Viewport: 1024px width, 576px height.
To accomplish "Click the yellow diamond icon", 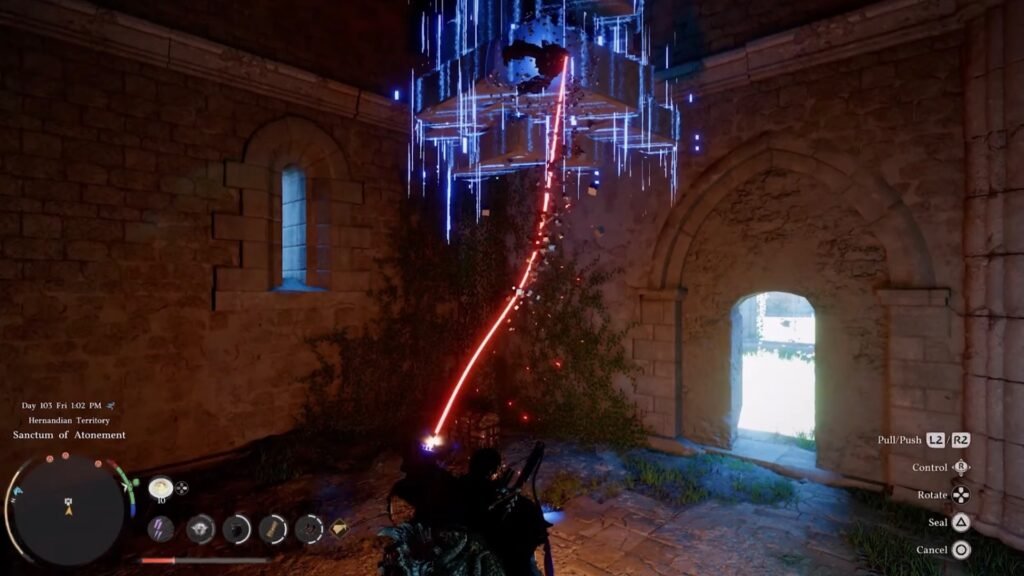I will point(339,527).
